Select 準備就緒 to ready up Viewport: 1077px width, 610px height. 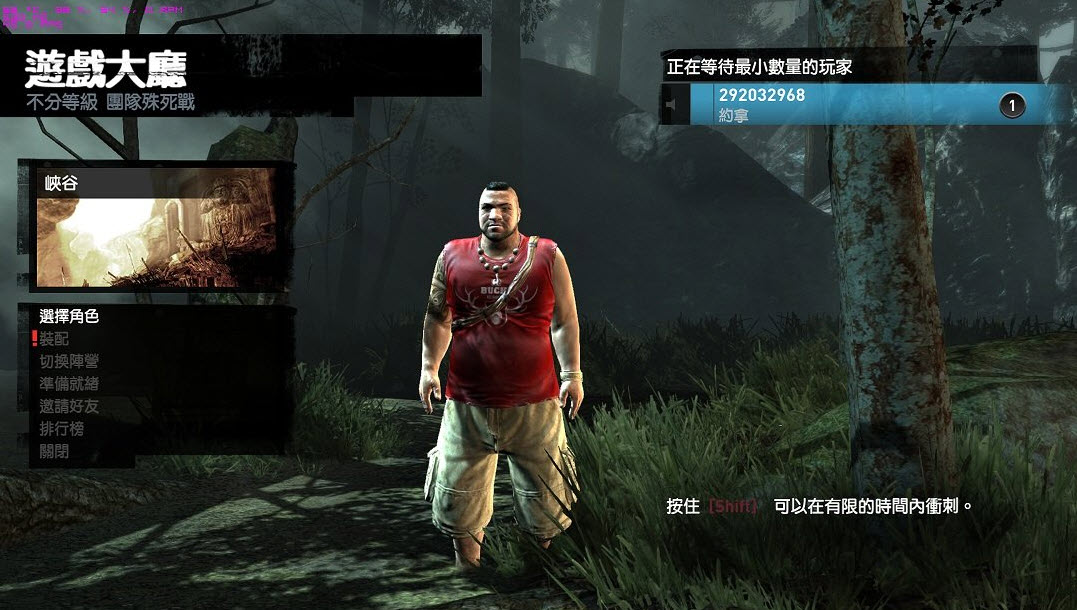69,384
